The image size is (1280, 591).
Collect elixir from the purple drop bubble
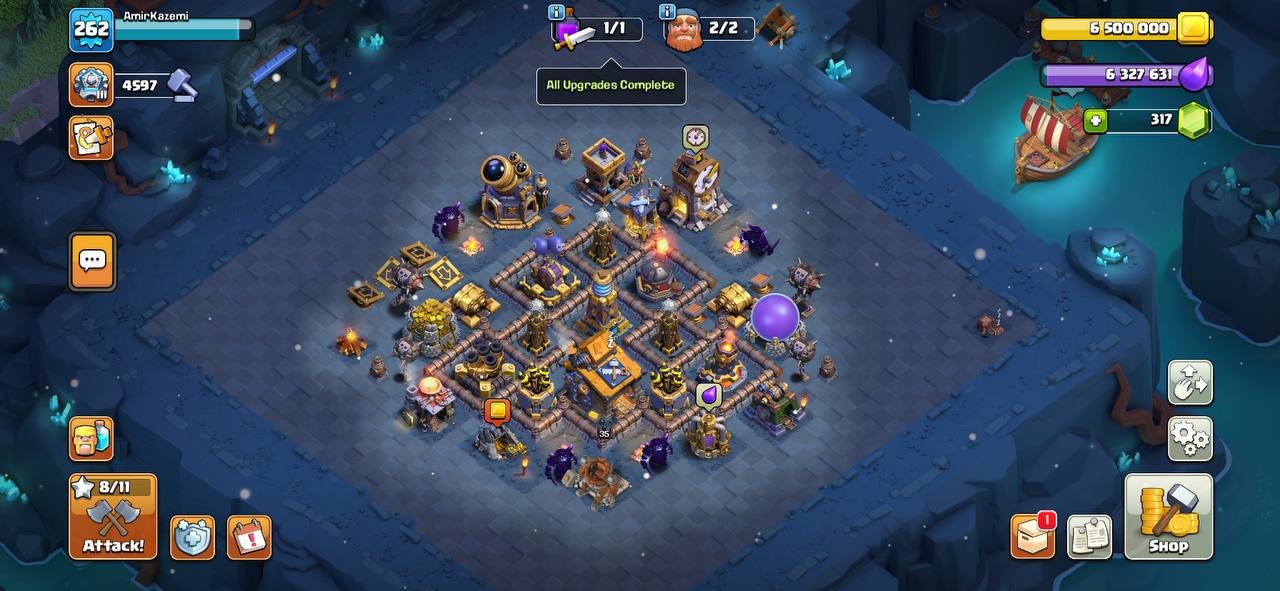[x=708, y=396]
